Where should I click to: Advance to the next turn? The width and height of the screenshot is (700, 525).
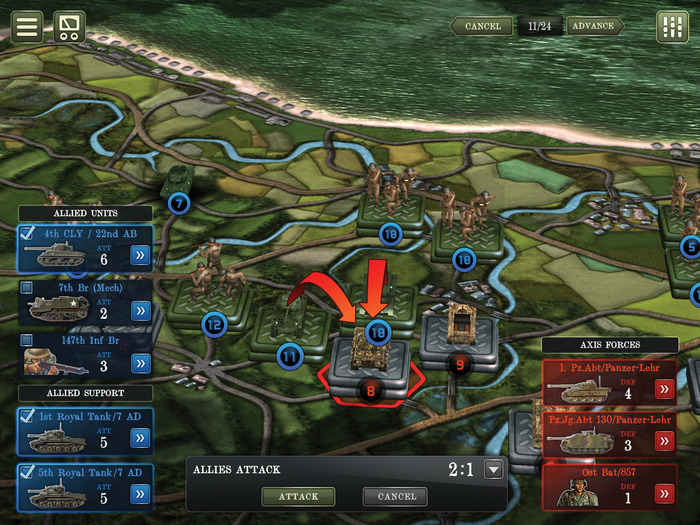pos(594,26)
